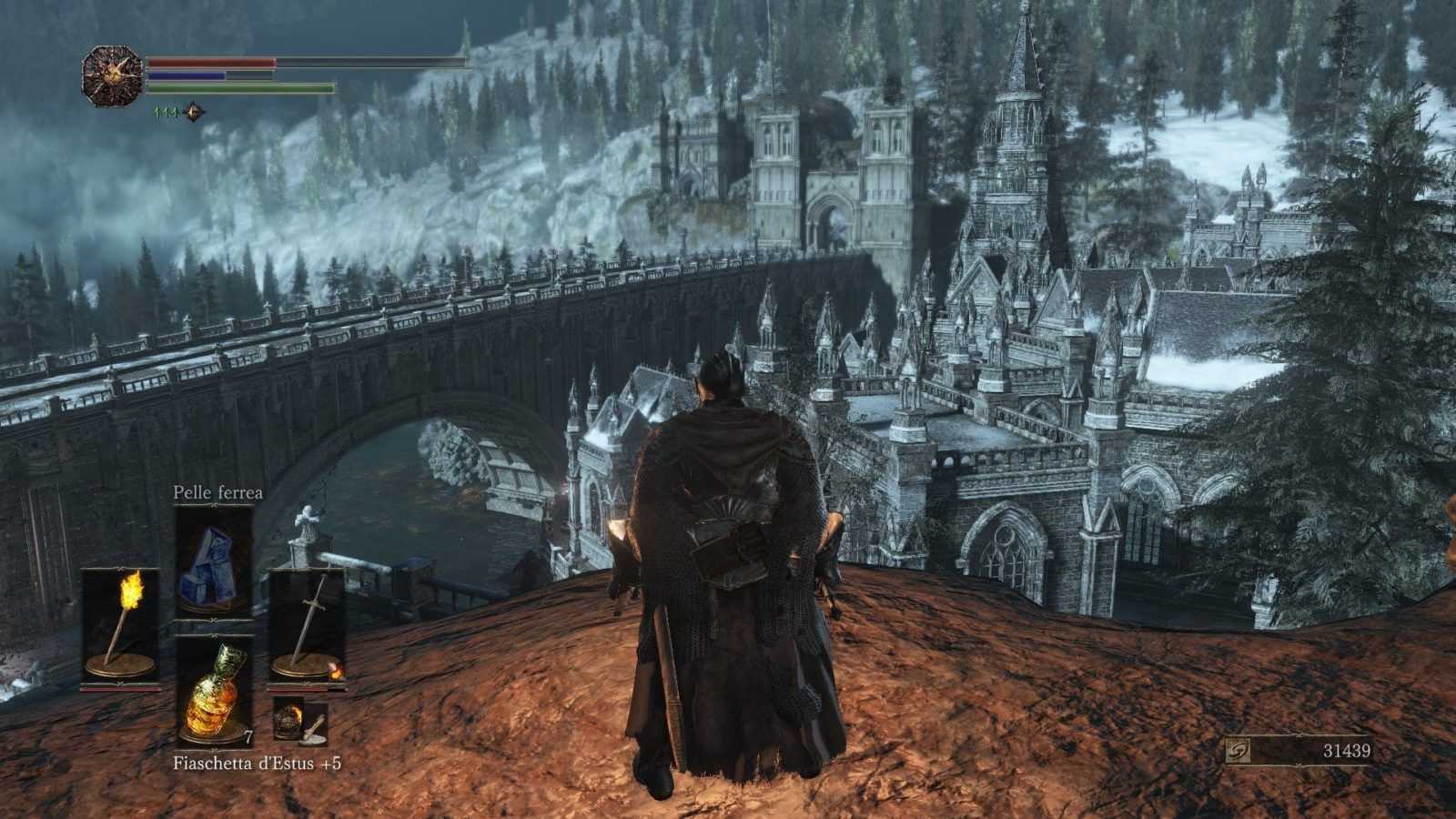The height and width of the screenshot is (819, 1456).
Task: Click the covenant emblem beside the health bar
Action: tap(112, 76)
